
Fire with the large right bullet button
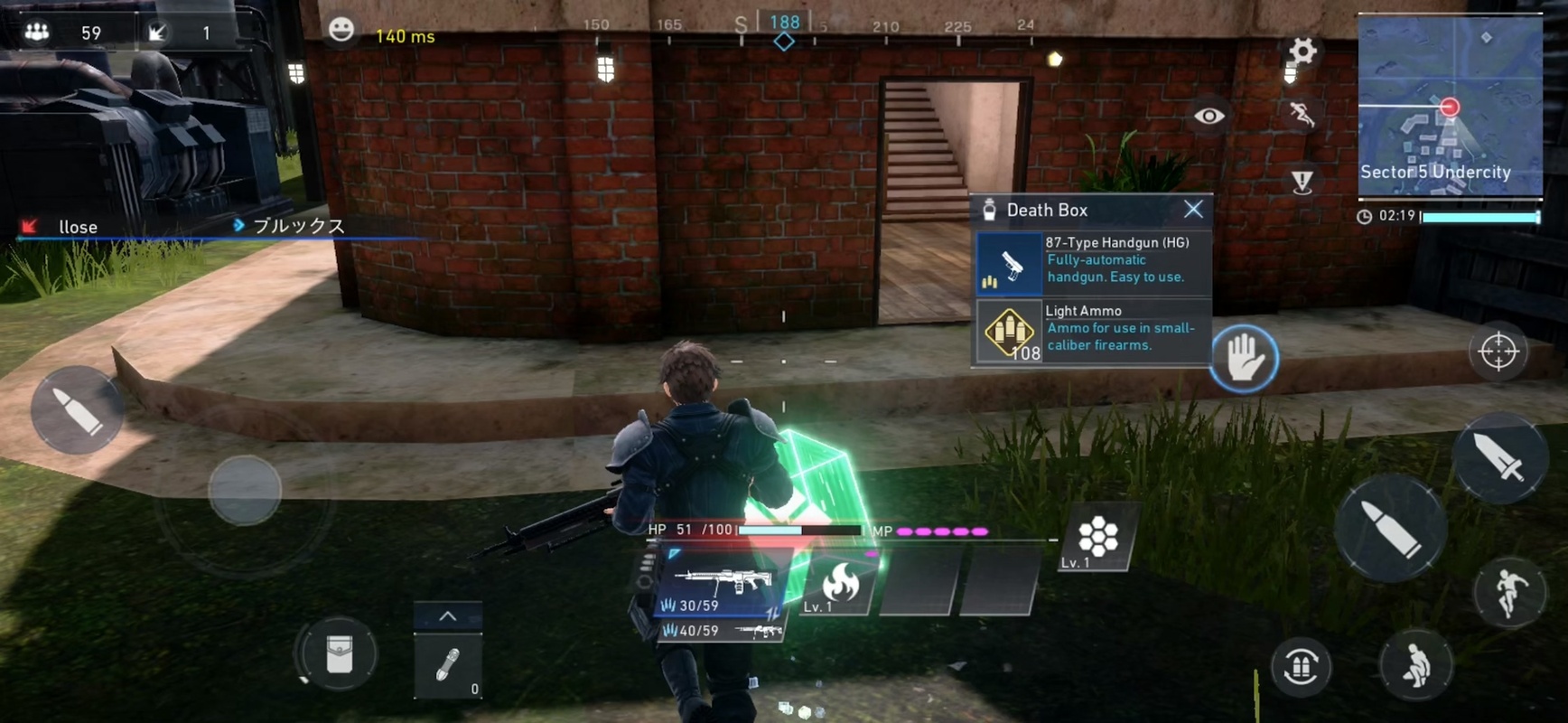click(x=1391, y=529)
